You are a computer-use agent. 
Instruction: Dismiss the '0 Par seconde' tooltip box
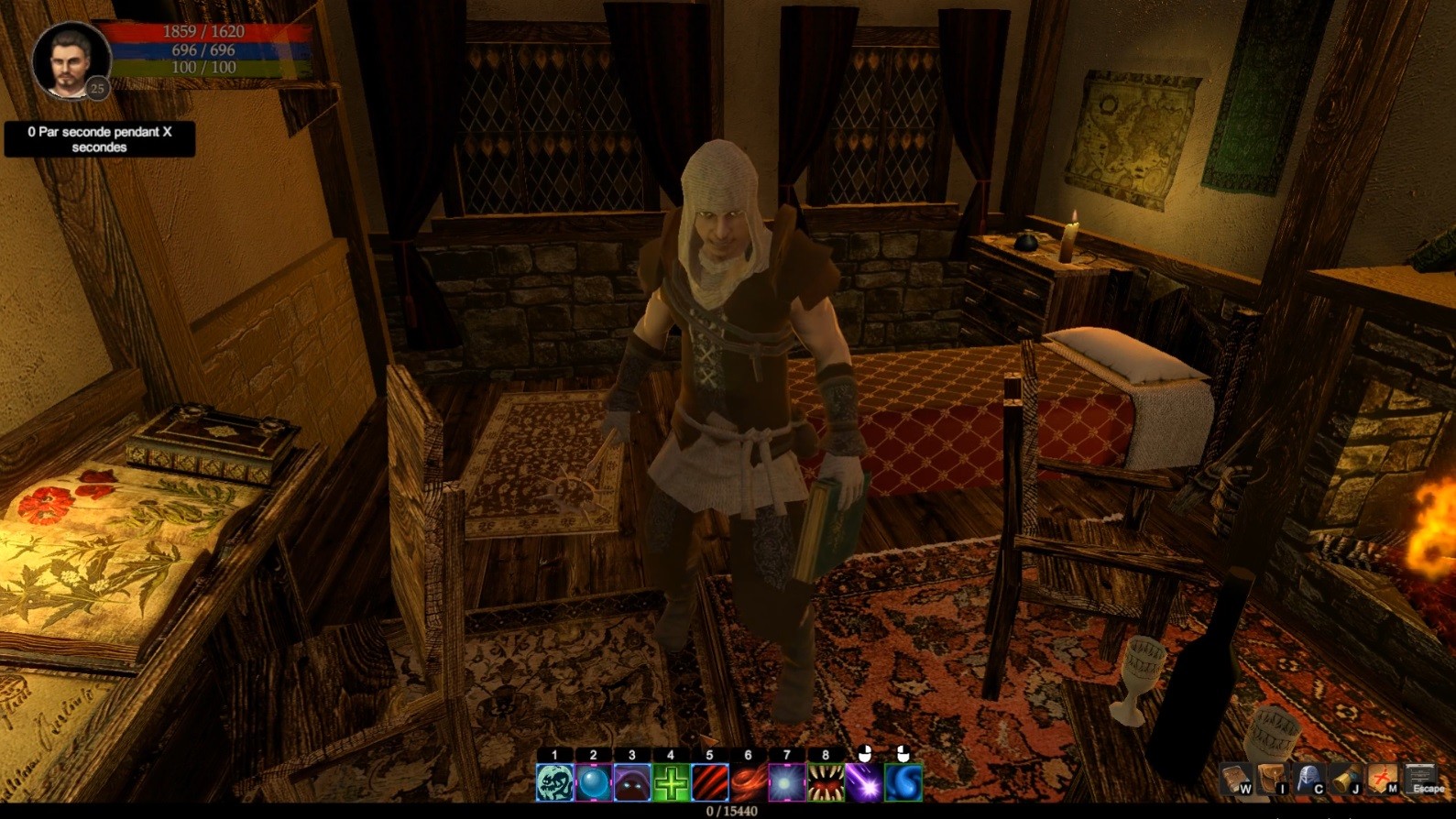pyautogui.click(x=99, y=139)
